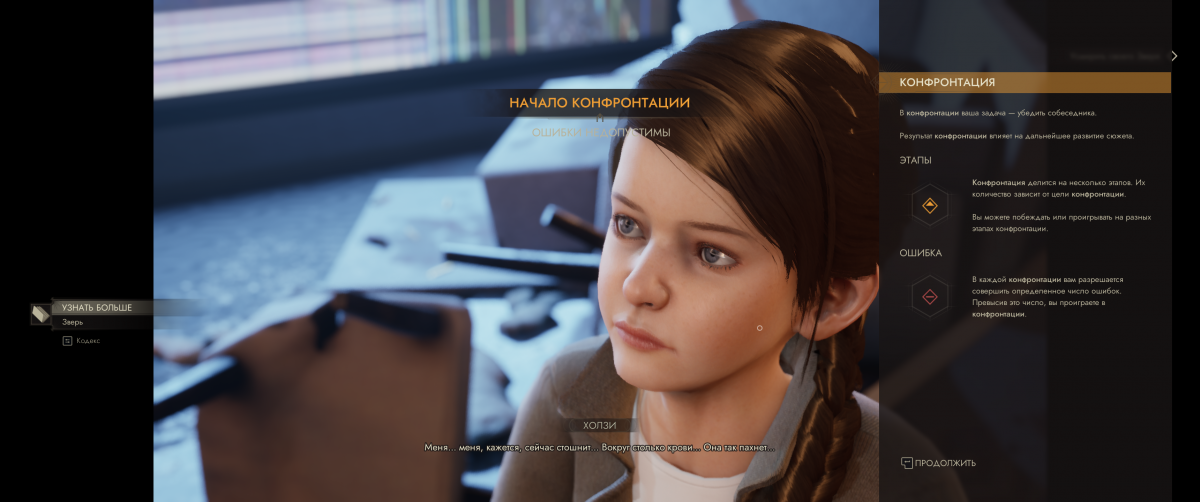Open the Кодекс label link
Image resolution: width=1200 pixels, height=502 pixels.
pyautogui.click(x=88, y=341)
